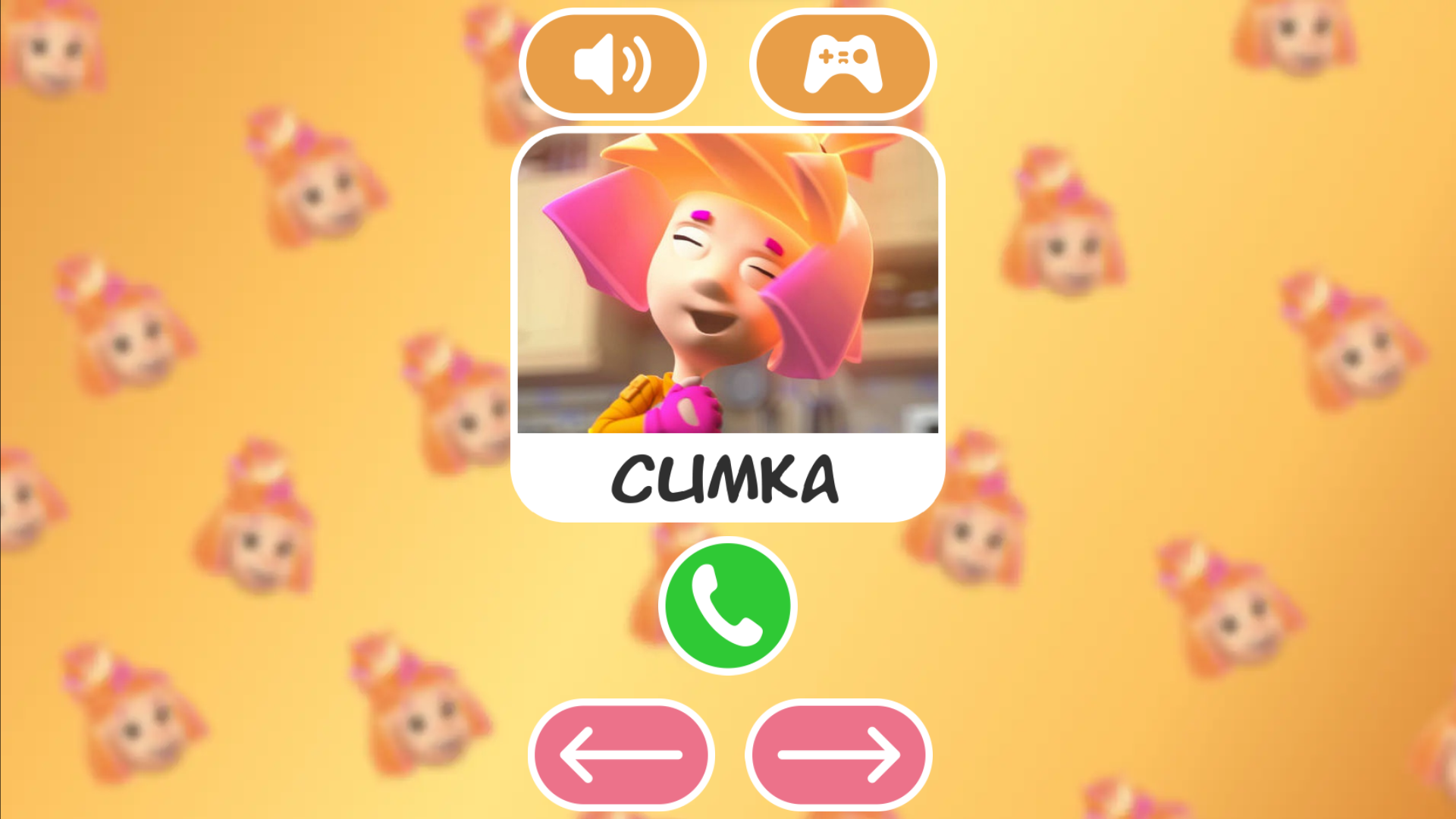The width and height of the screenshot is (1456, 819).
Task: Select the СИМКА contact card
Action: [730, 326]
